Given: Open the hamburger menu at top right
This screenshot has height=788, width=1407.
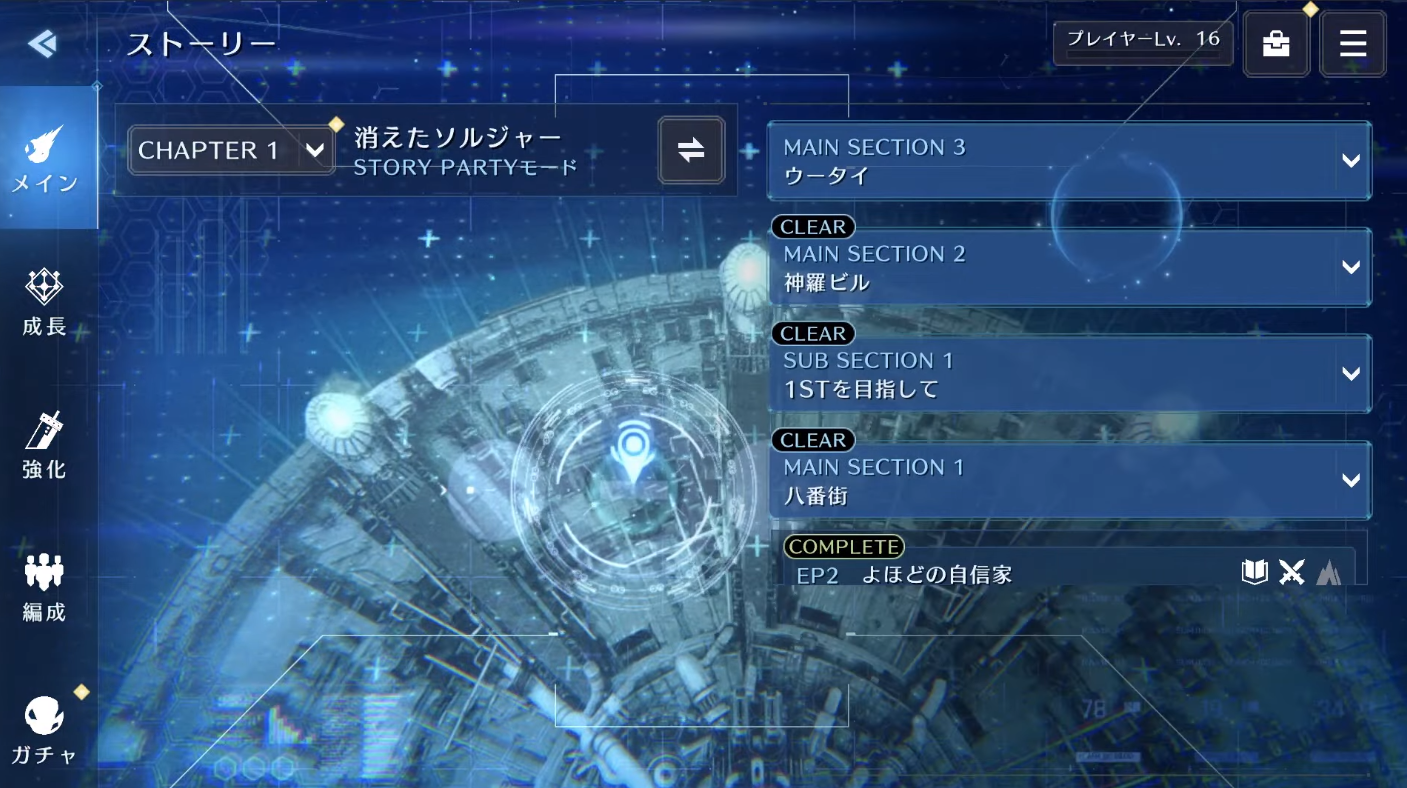Looking at the screenshot, I should point(1352,43).
